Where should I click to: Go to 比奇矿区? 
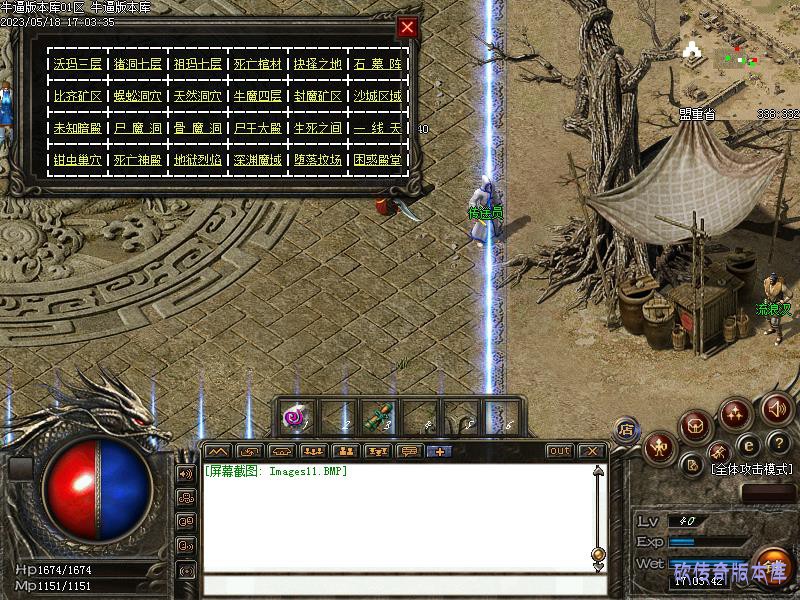[x=77, y=96]
